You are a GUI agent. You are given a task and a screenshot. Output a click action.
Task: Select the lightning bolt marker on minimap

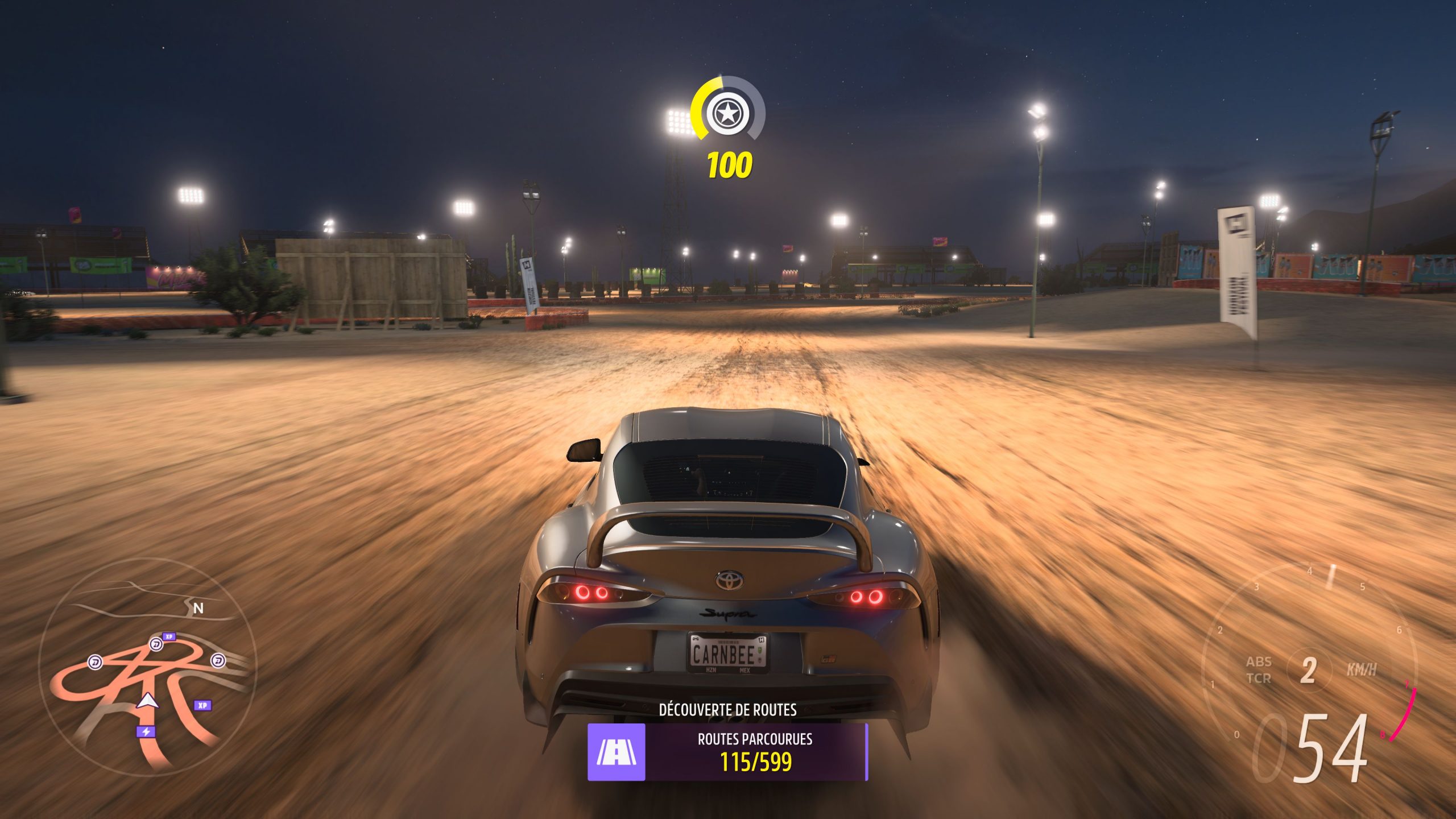pos(146,731)
